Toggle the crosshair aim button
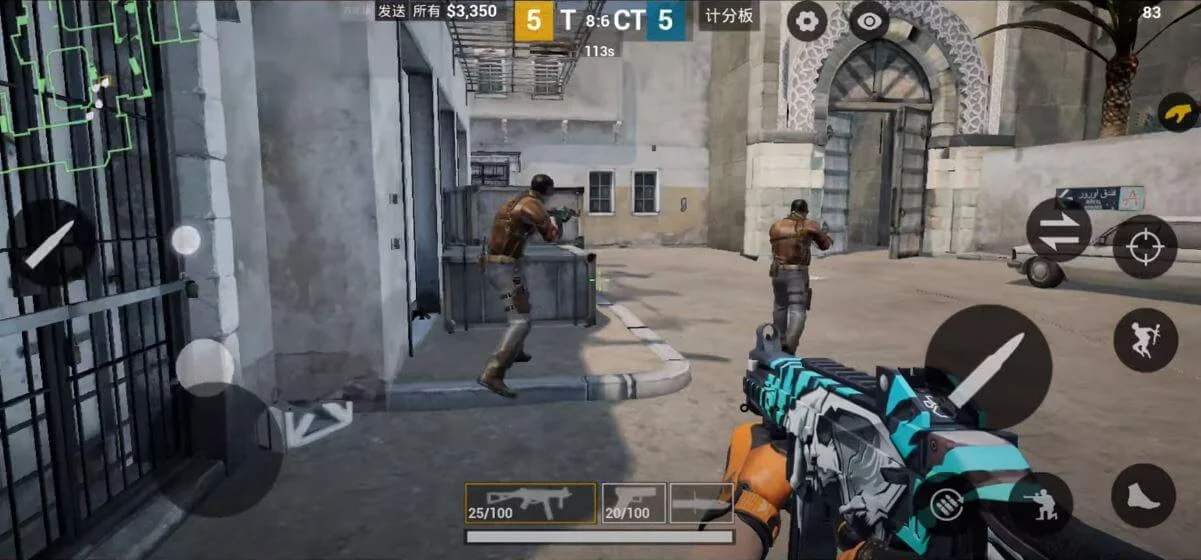The image size is (1201, 560). coord(1144,246)
